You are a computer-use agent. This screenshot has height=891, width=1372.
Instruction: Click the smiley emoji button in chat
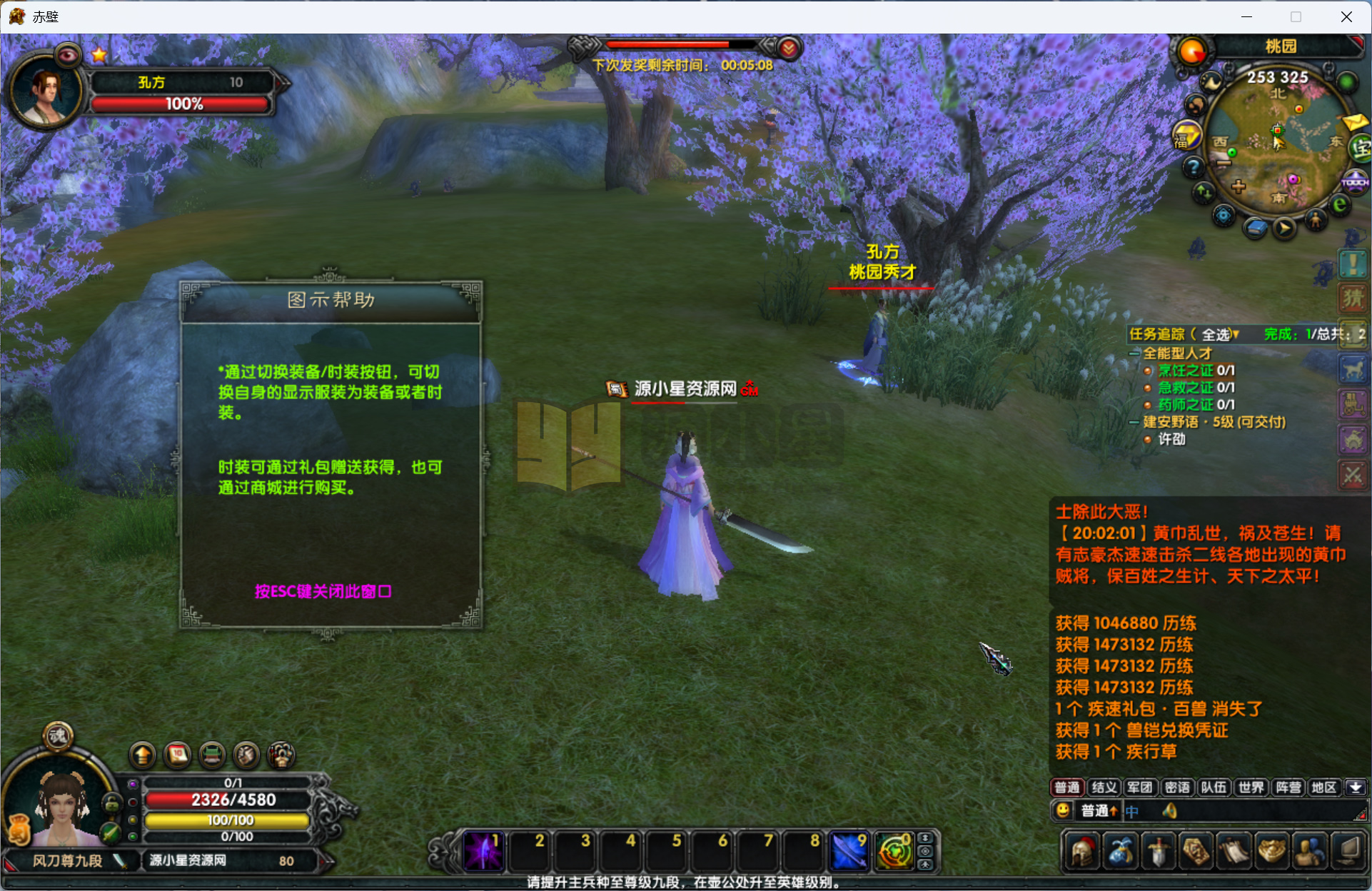click(1063, 810)
